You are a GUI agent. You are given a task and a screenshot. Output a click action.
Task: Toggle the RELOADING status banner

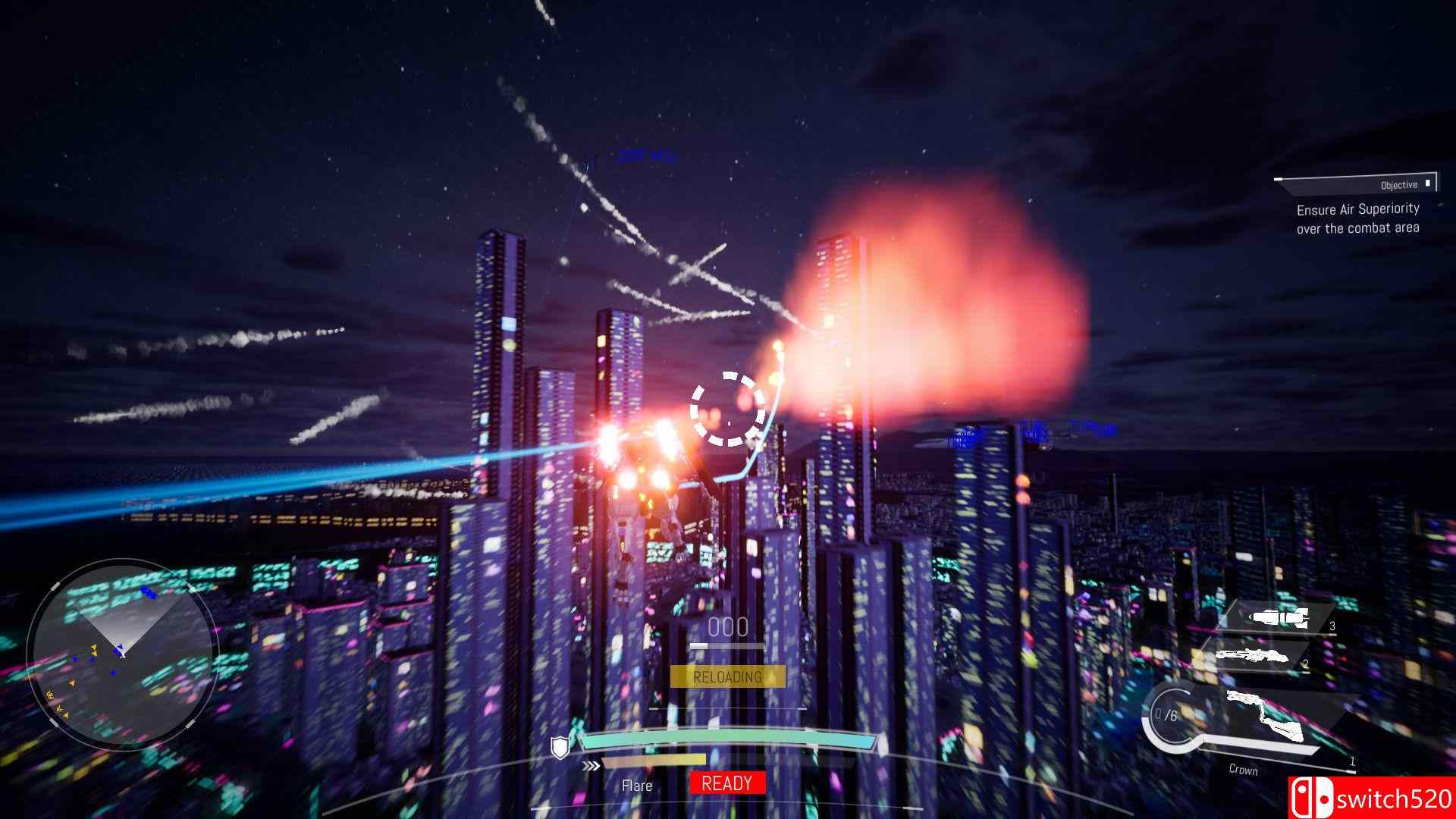[x=728, y=677]
